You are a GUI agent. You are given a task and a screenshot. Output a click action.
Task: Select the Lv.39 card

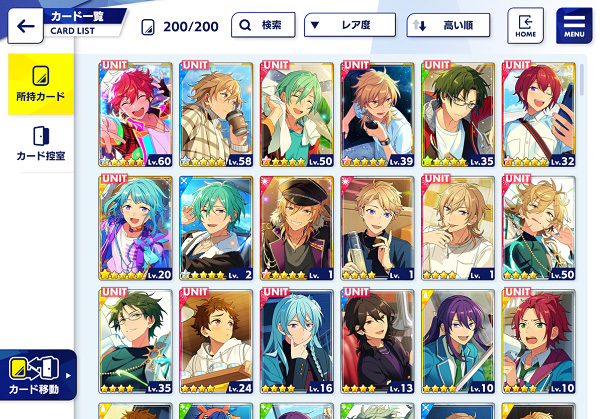click(377, 113)
